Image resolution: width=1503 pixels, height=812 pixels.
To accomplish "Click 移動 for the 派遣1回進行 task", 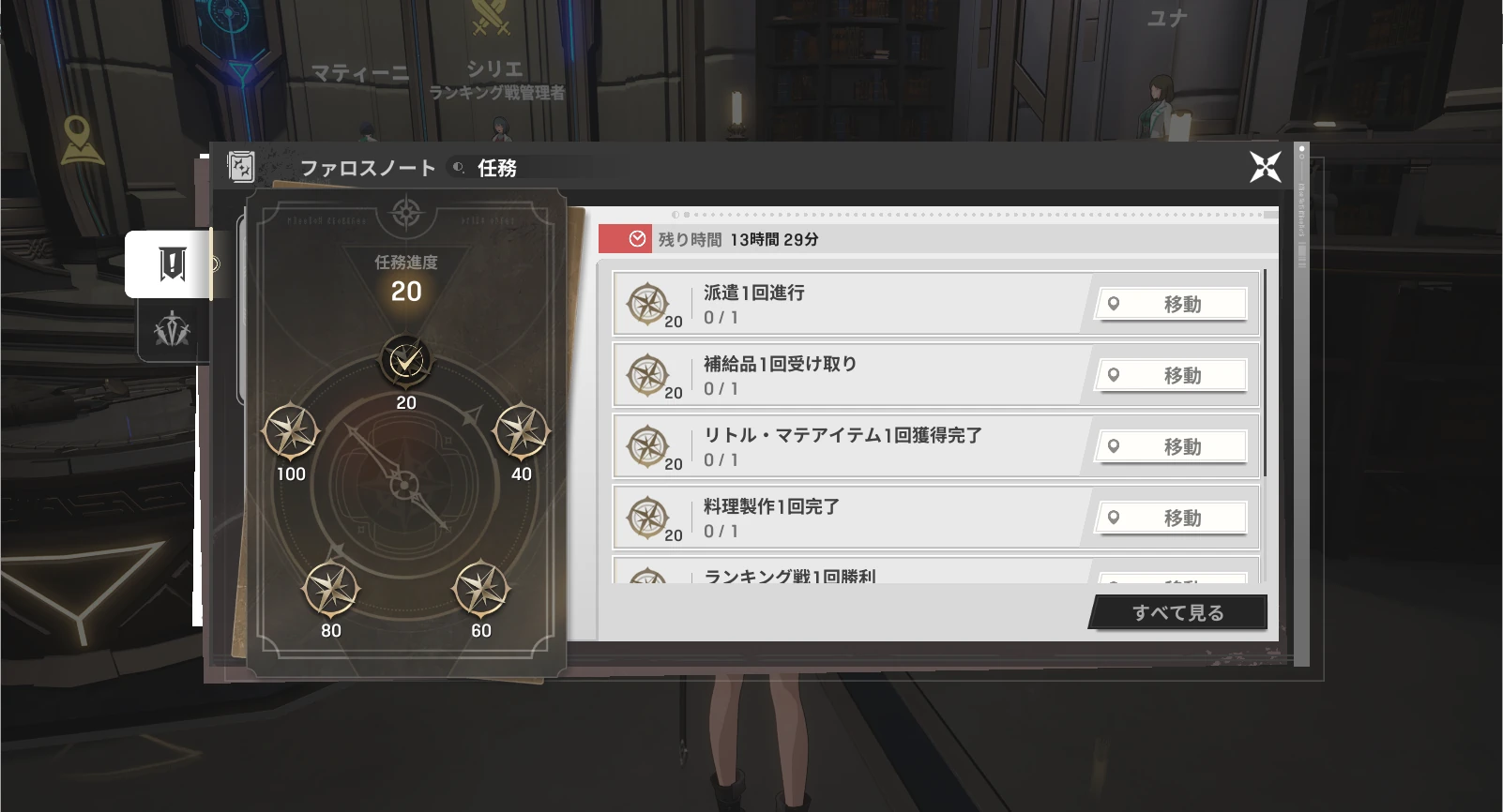I will coord(1171,304).
